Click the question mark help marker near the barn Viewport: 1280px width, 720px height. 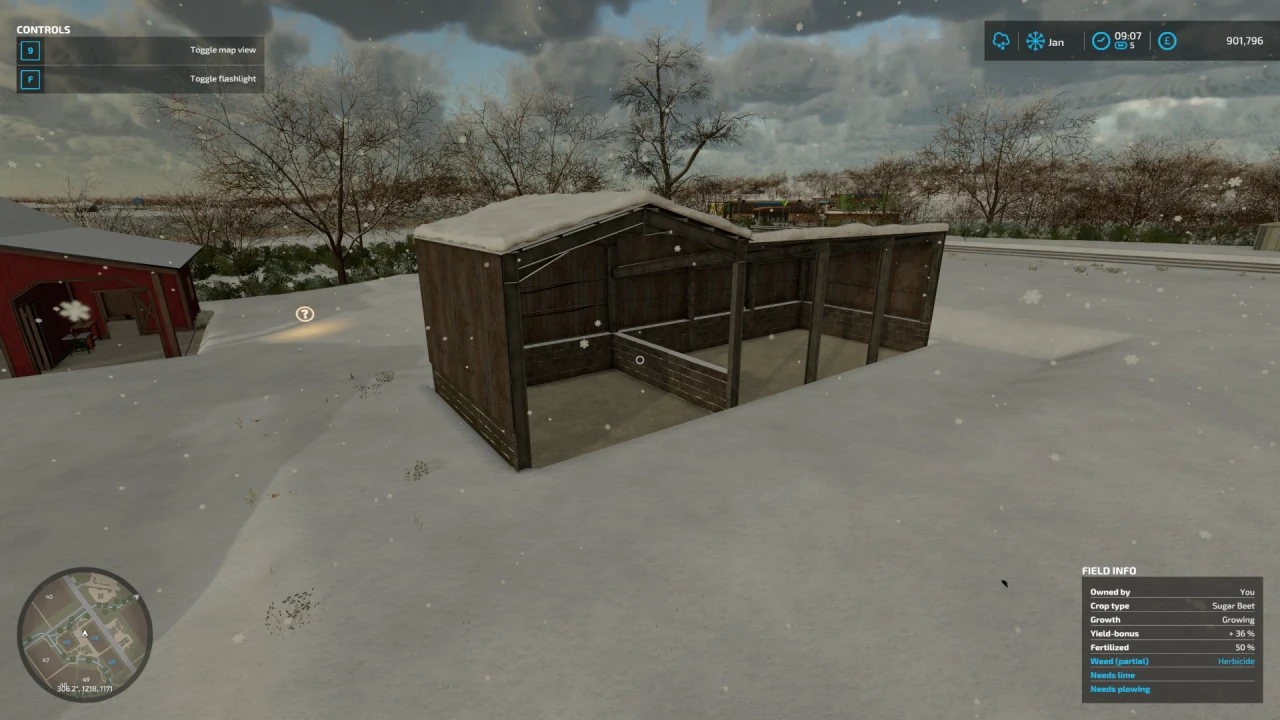point(304,313)
